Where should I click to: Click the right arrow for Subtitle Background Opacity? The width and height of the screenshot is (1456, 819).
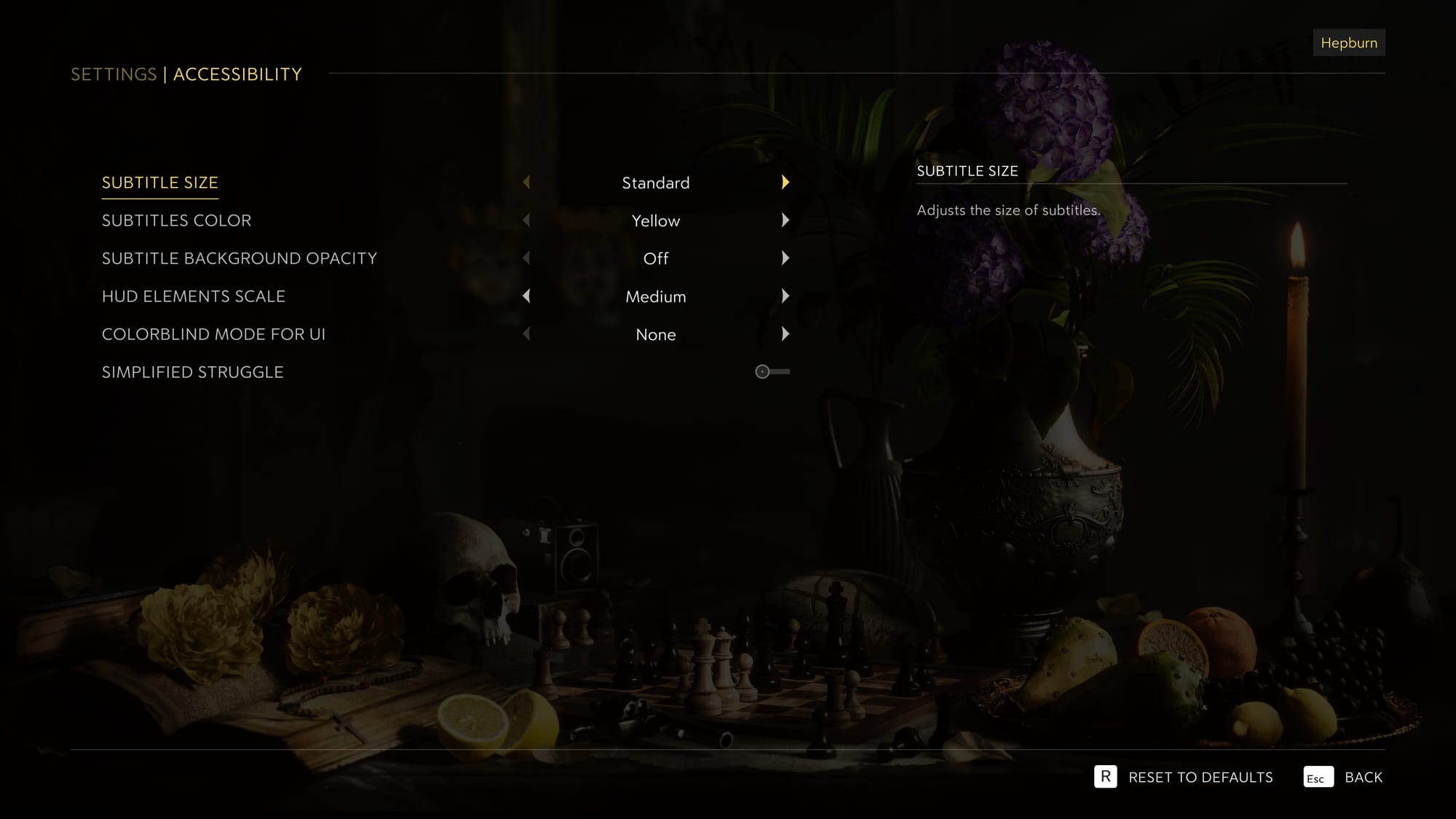point(786,258)
